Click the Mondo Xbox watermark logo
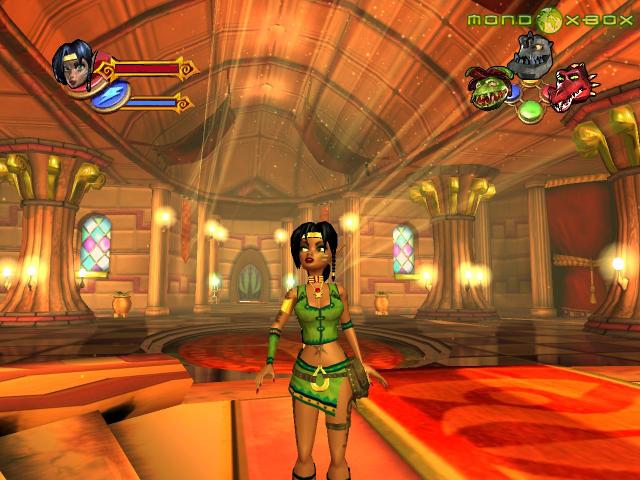The image size is (640, 480). pos(550,19)
